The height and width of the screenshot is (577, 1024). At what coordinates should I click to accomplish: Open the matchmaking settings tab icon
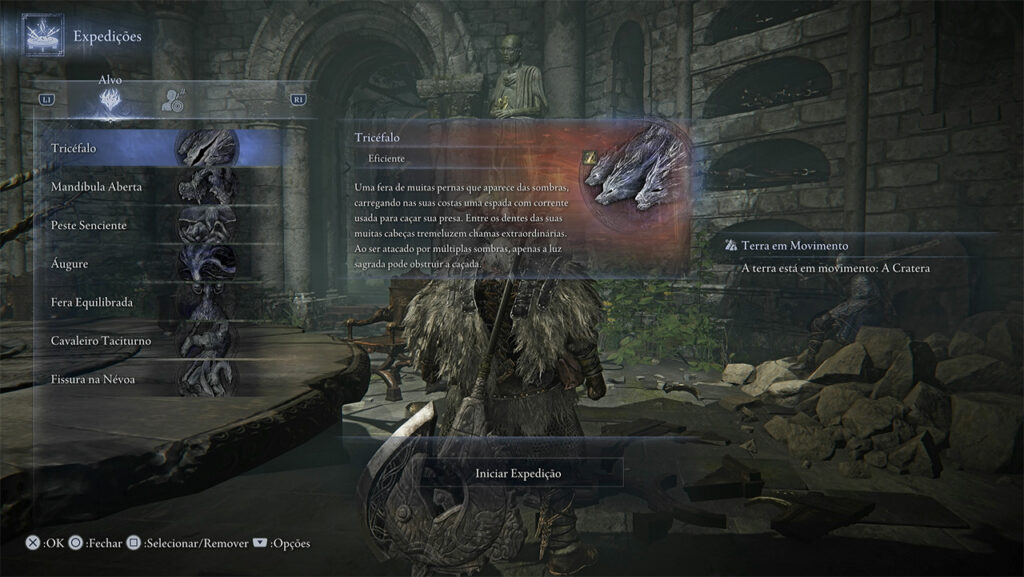click(173, 99)
